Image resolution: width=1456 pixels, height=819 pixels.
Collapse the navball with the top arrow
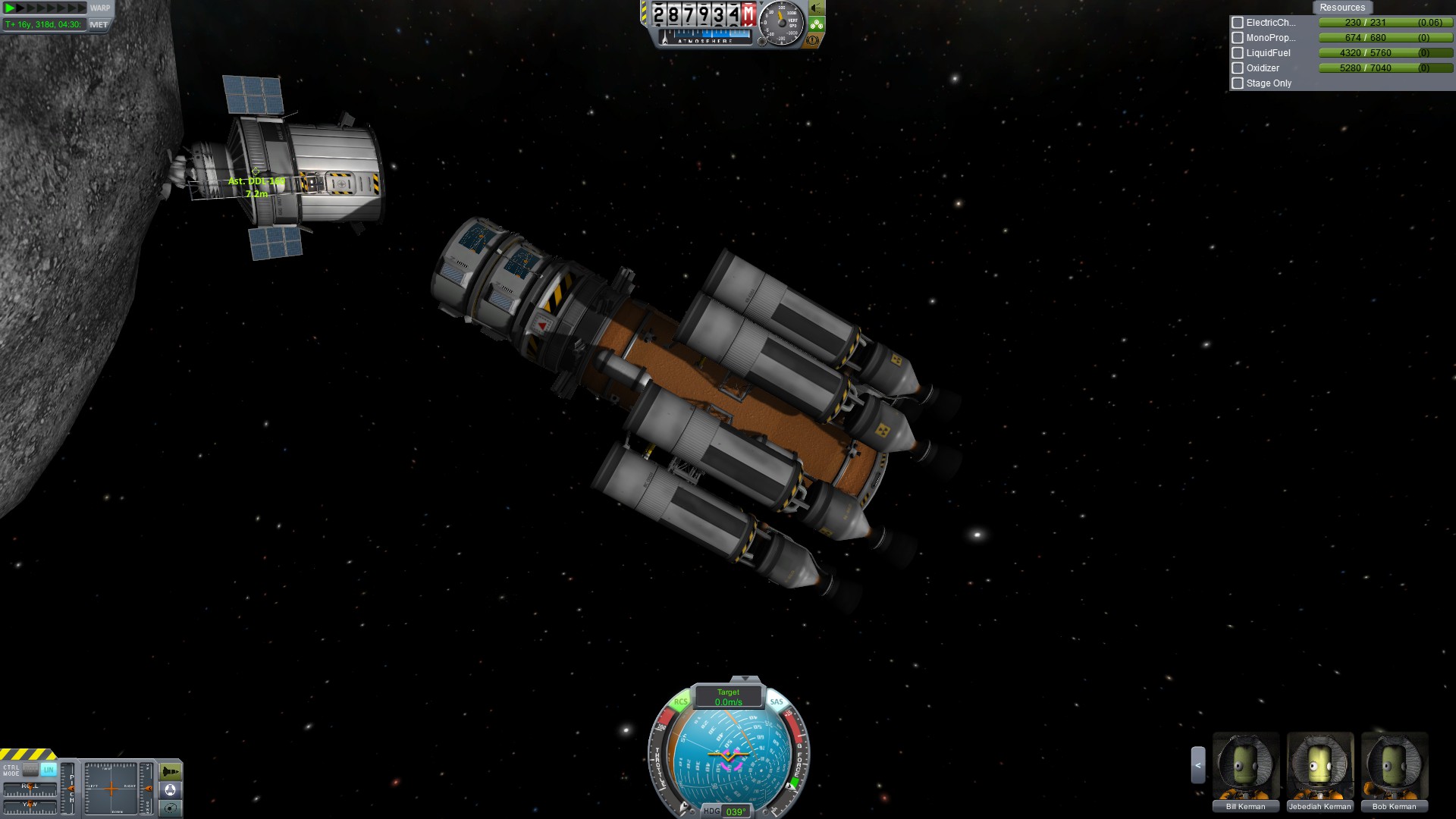[x=745, y=678]
